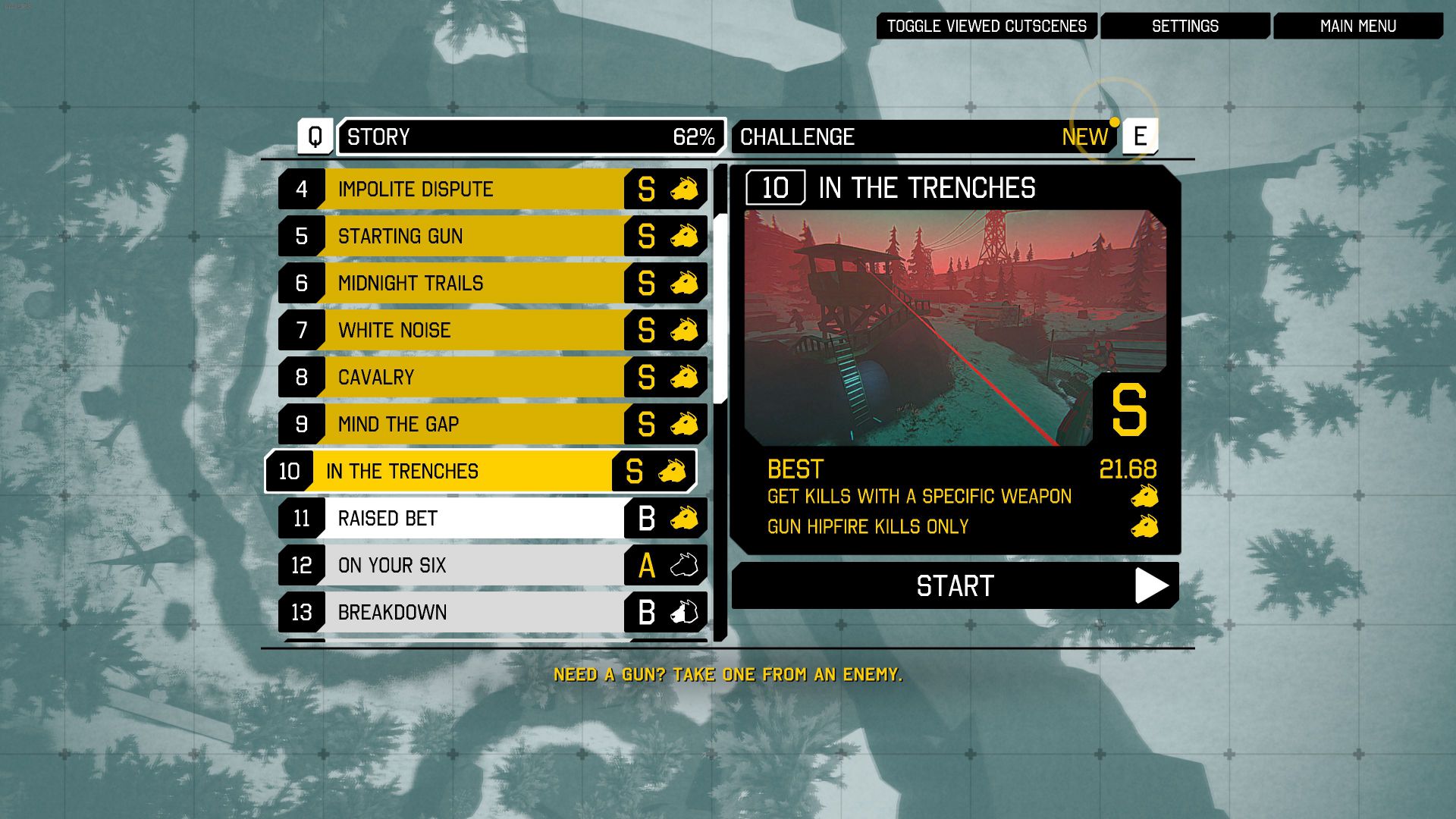The width and height of the screenshot is (1456, 819).
Task: Return to the Main Menu
Action: click(x=1357, y=27)
